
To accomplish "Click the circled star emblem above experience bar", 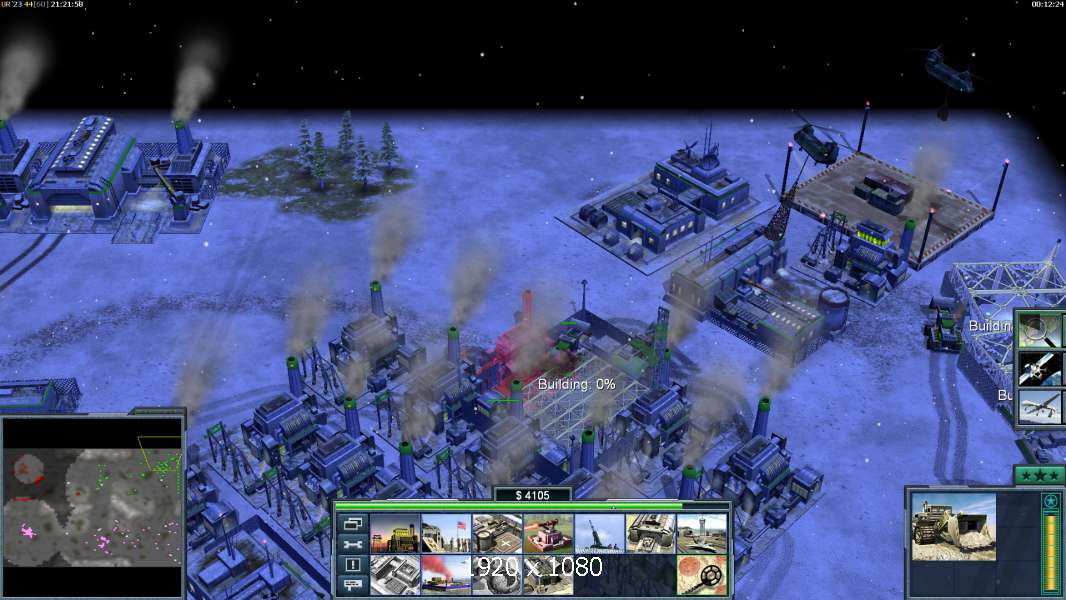I will tap(1050, 501).
